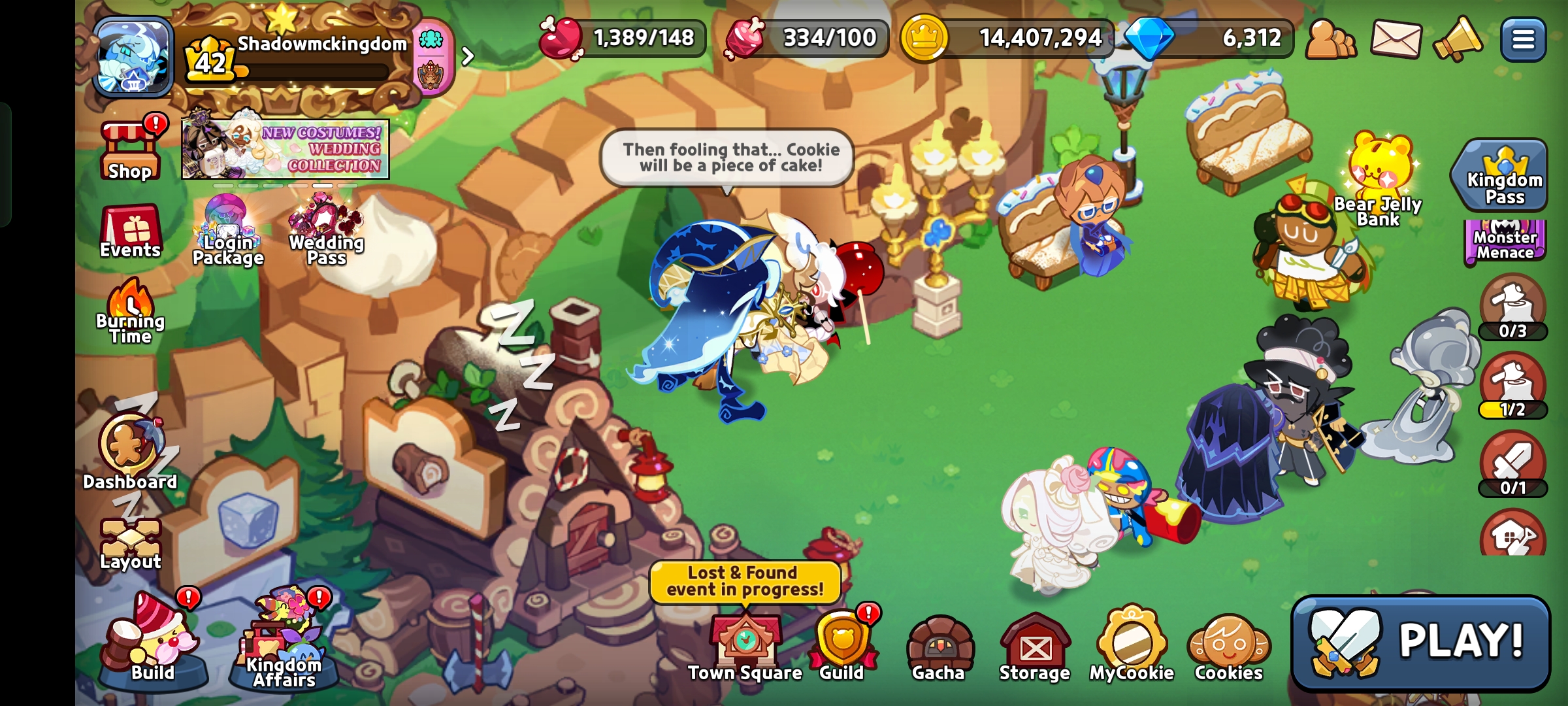
Task: Enter Layout editing mode
Action: (130, 544)
